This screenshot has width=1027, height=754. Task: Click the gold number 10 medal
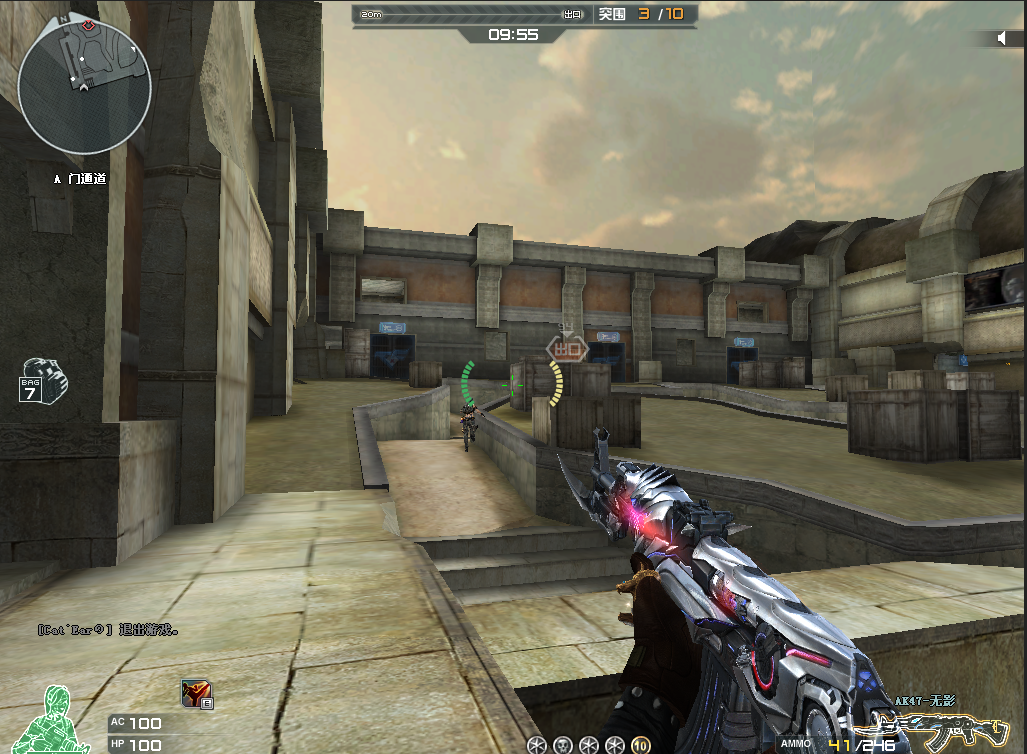click(641, 745)
